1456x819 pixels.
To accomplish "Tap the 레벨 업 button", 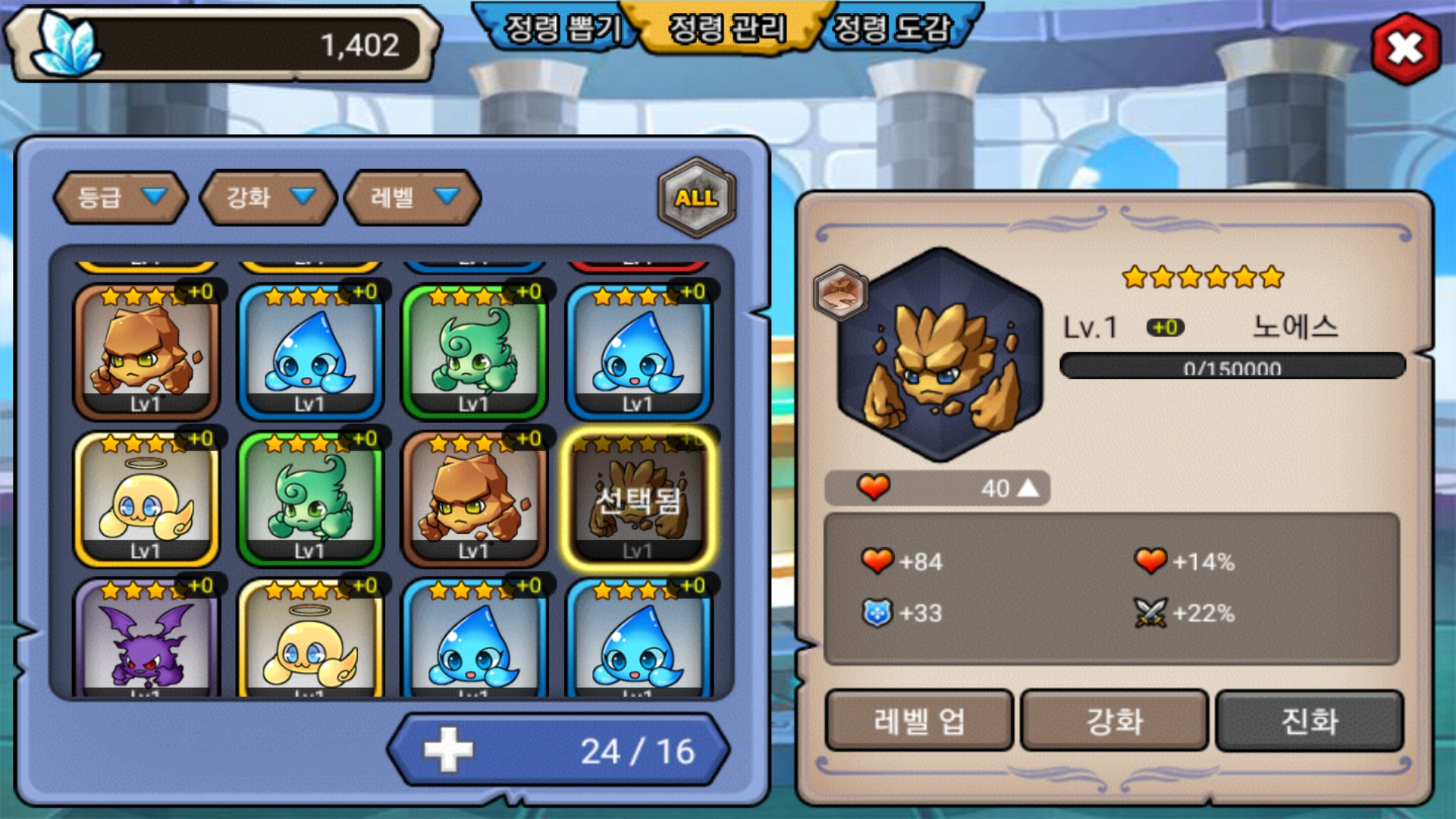I will click(919, 720).
